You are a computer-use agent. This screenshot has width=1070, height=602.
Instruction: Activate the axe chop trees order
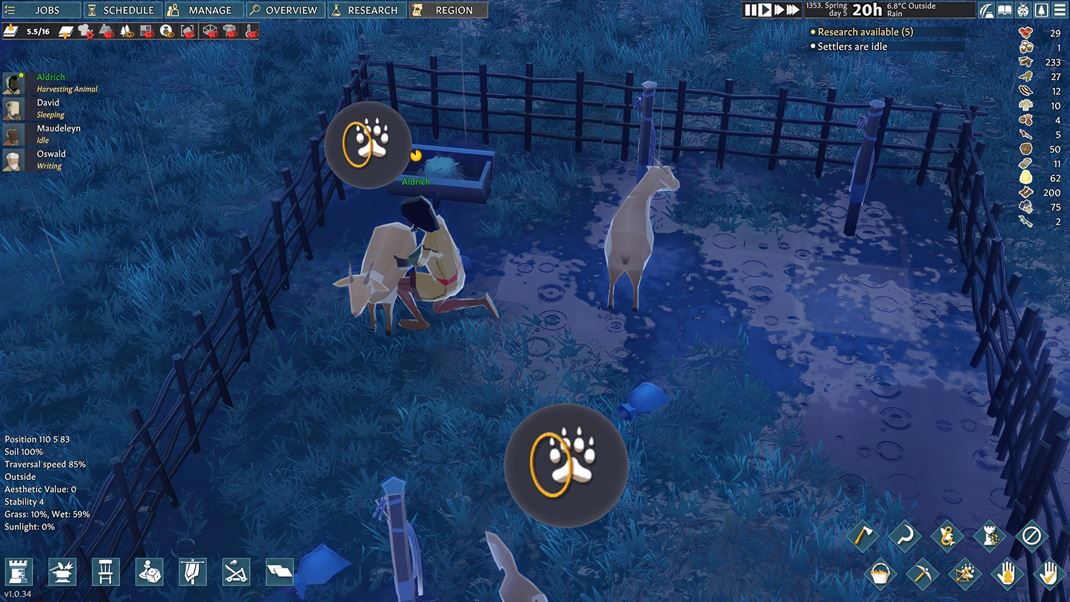click(x=862, y=537)
